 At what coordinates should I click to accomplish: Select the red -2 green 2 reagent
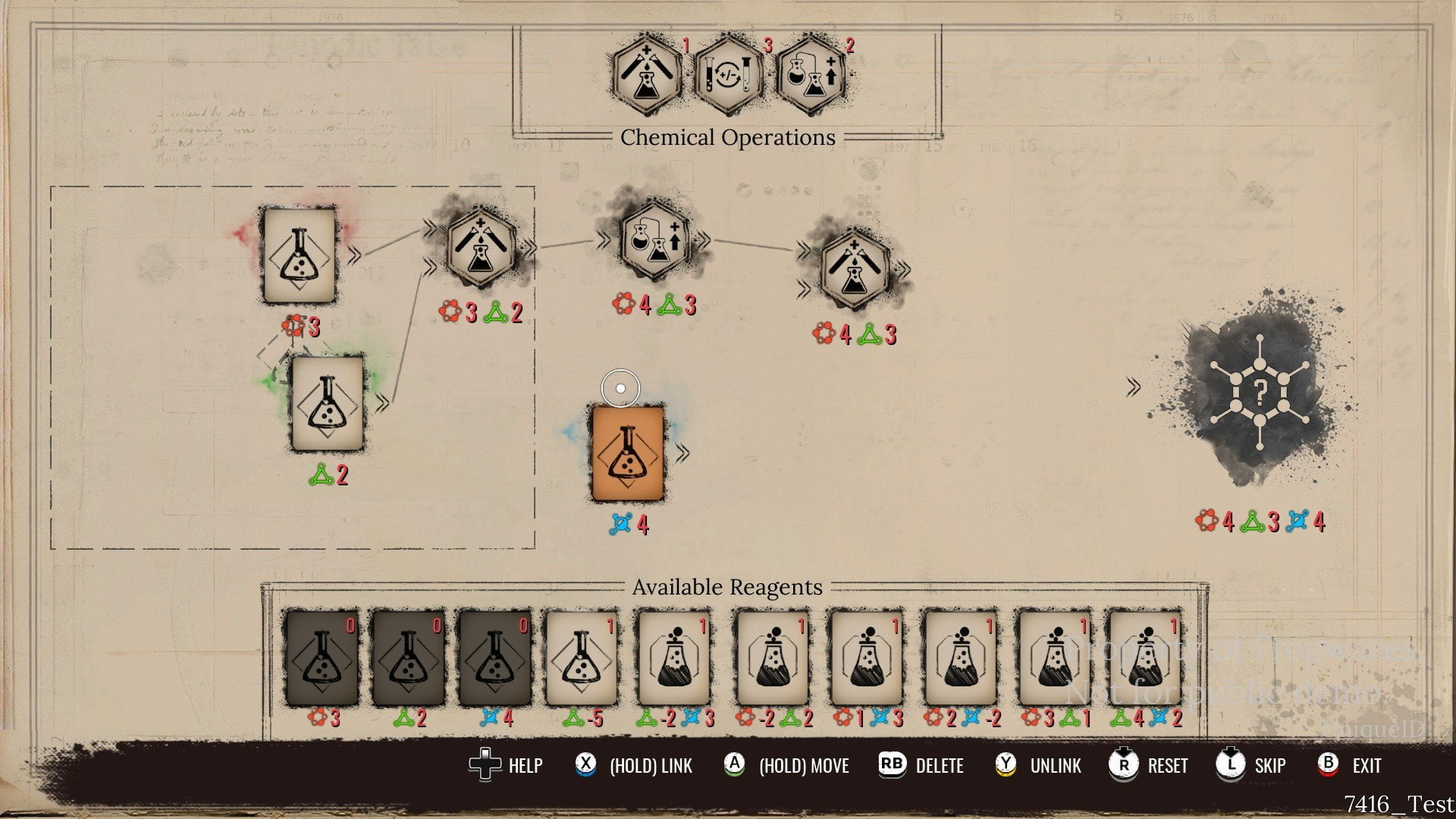point(772,658)
